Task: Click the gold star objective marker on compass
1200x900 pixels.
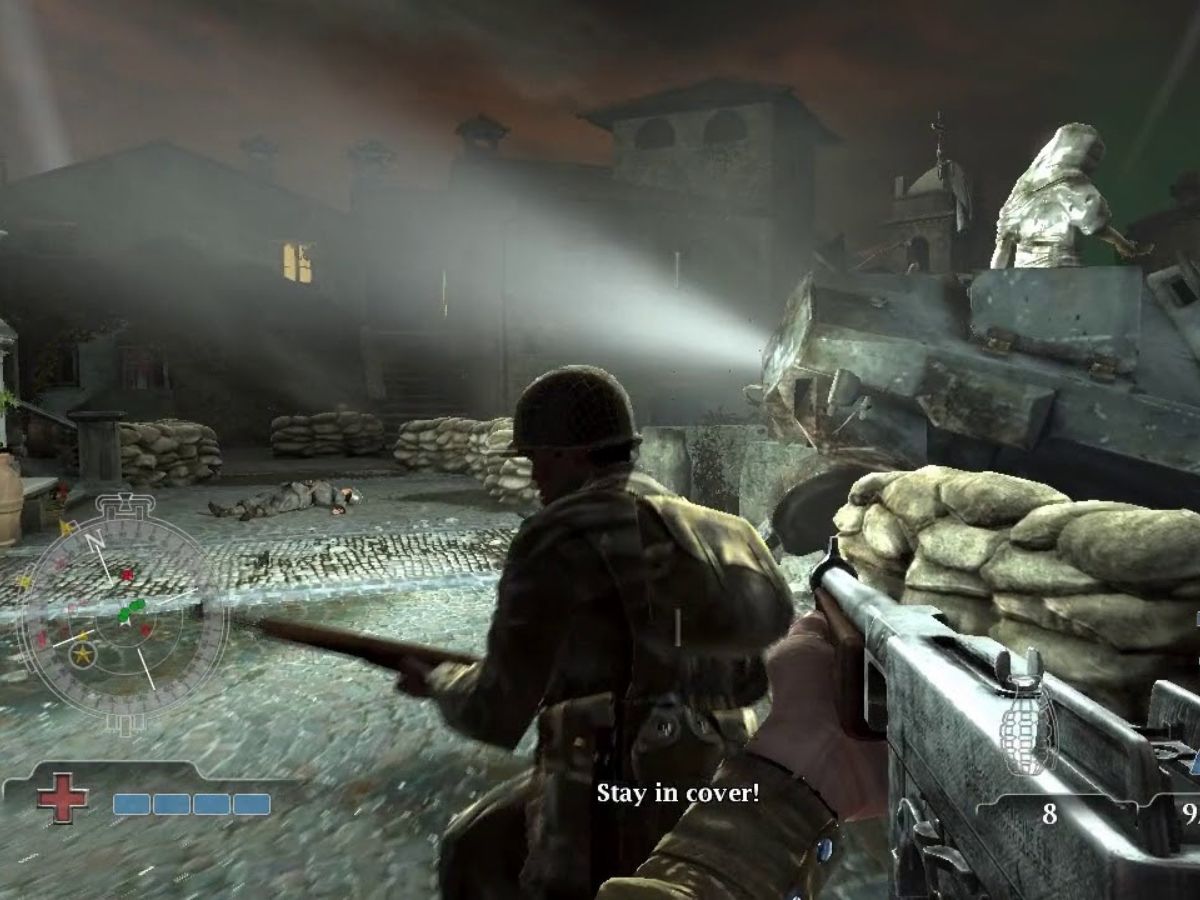Action: pos(83,655)
